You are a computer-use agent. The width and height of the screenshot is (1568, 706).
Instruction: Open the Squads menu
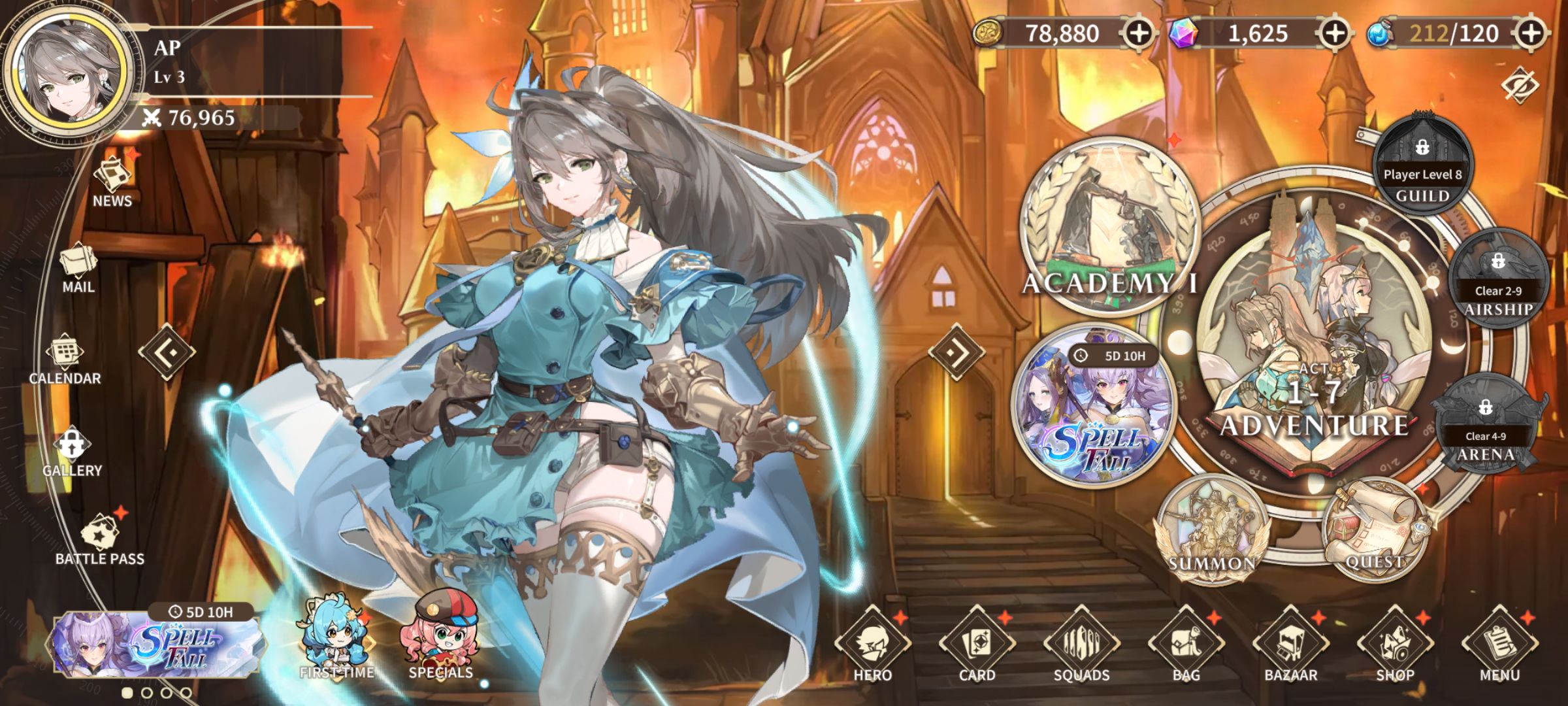click(1082, 644)
